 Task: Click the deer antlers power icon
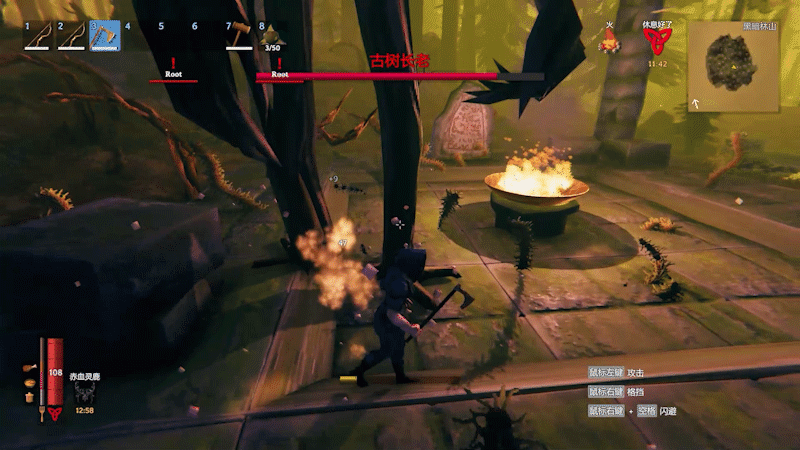click(x=84, y=392)
